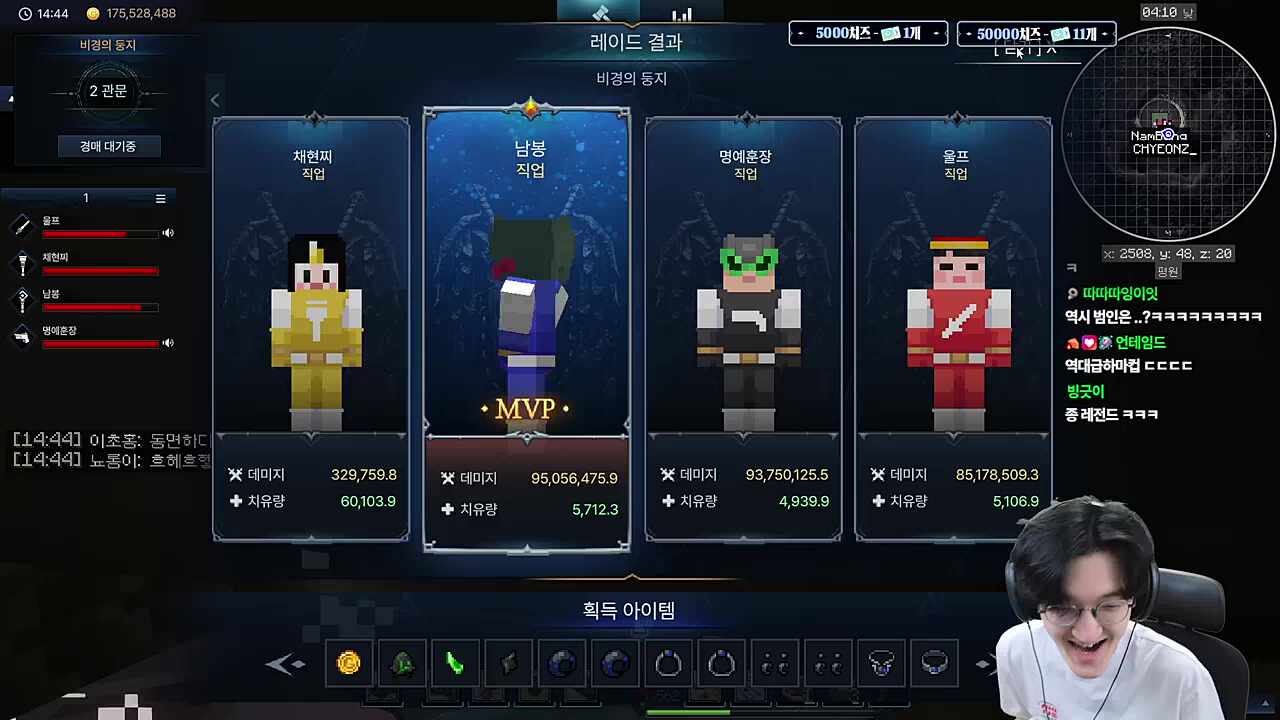Select the MVP card of 남봉

click(x=527, y=330)
